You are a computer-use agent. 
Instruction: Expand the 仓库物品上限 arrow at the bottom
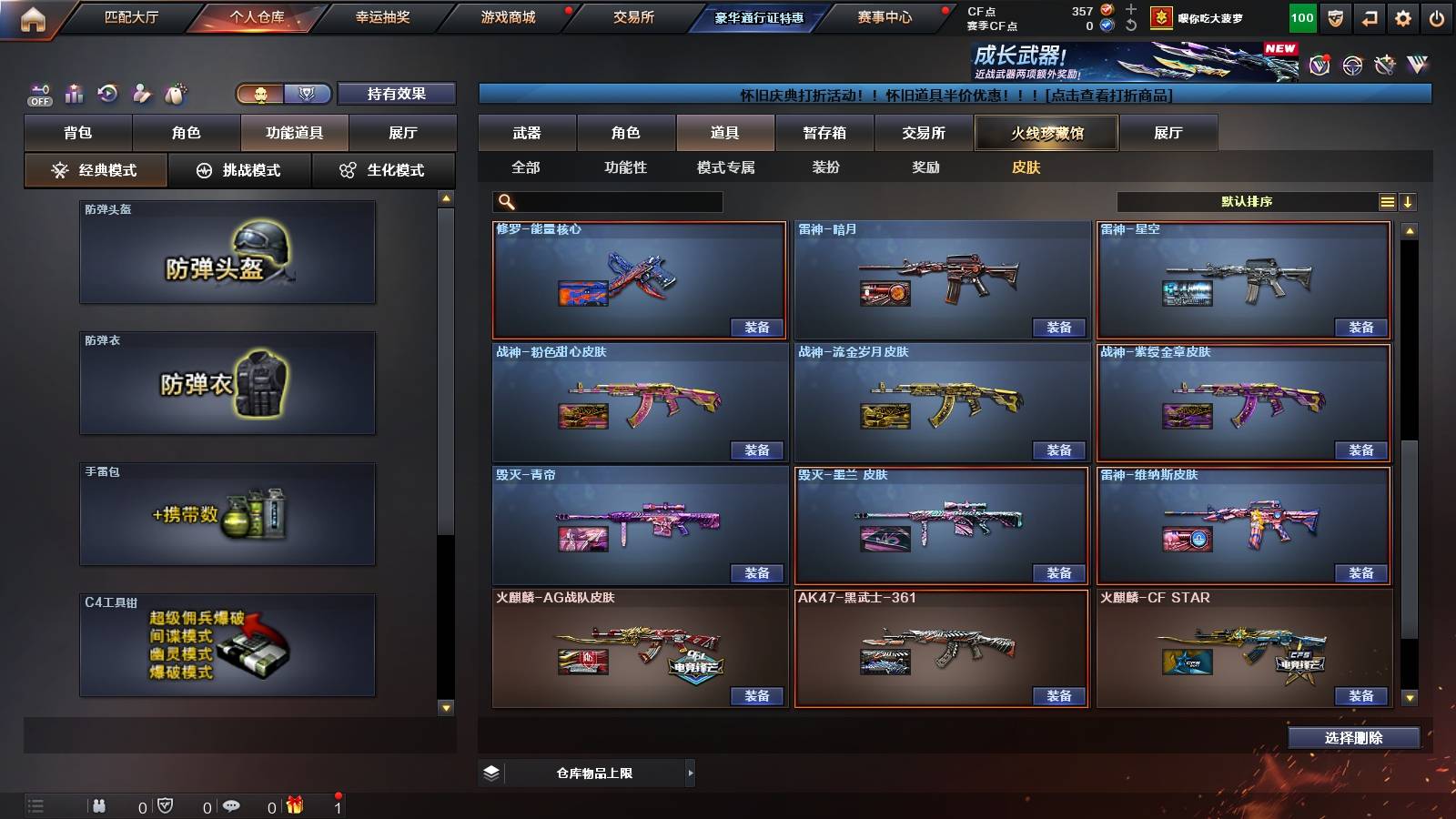point(692,772)
